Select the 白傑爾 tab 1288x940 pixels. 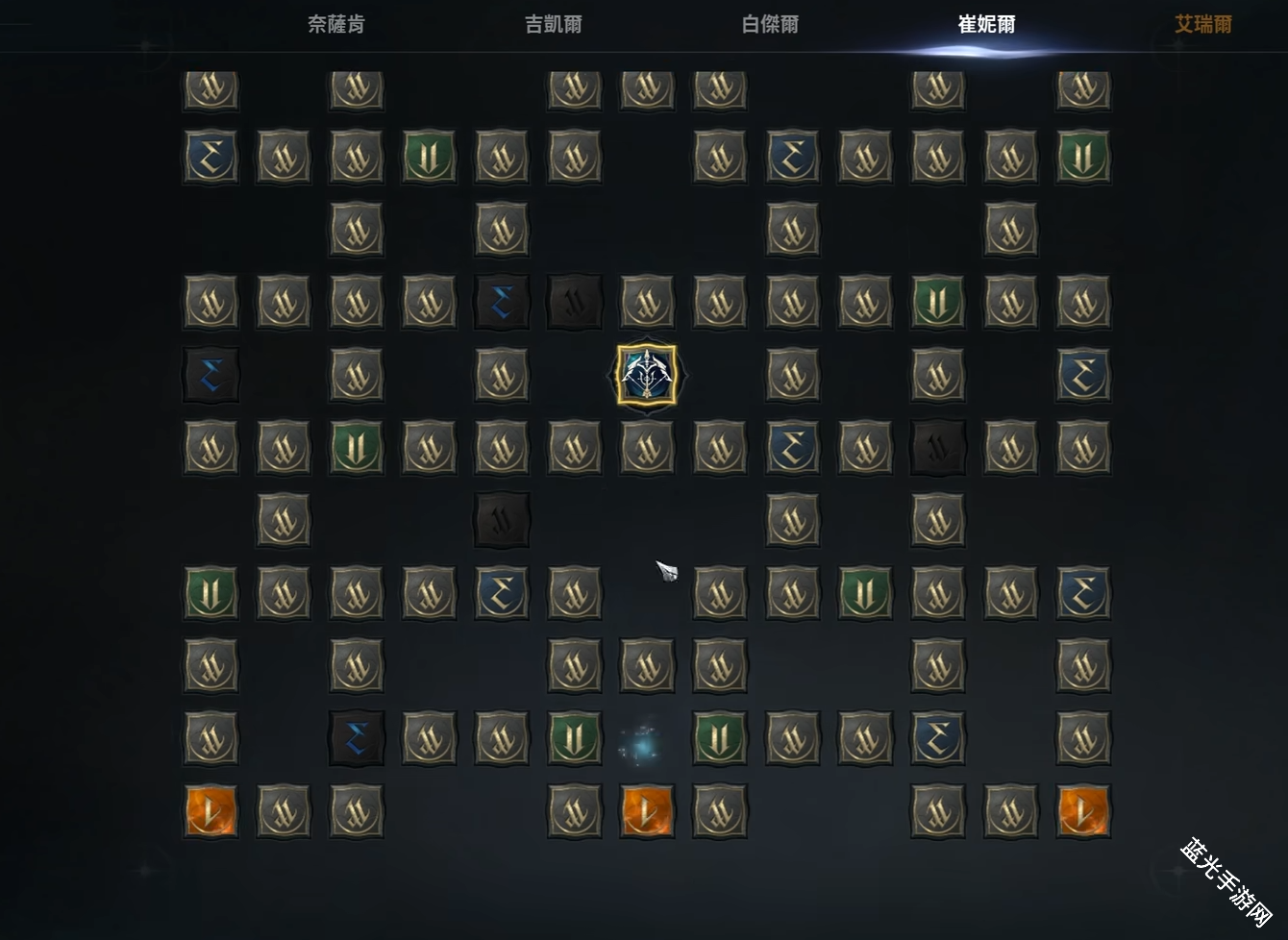(771, 24)
